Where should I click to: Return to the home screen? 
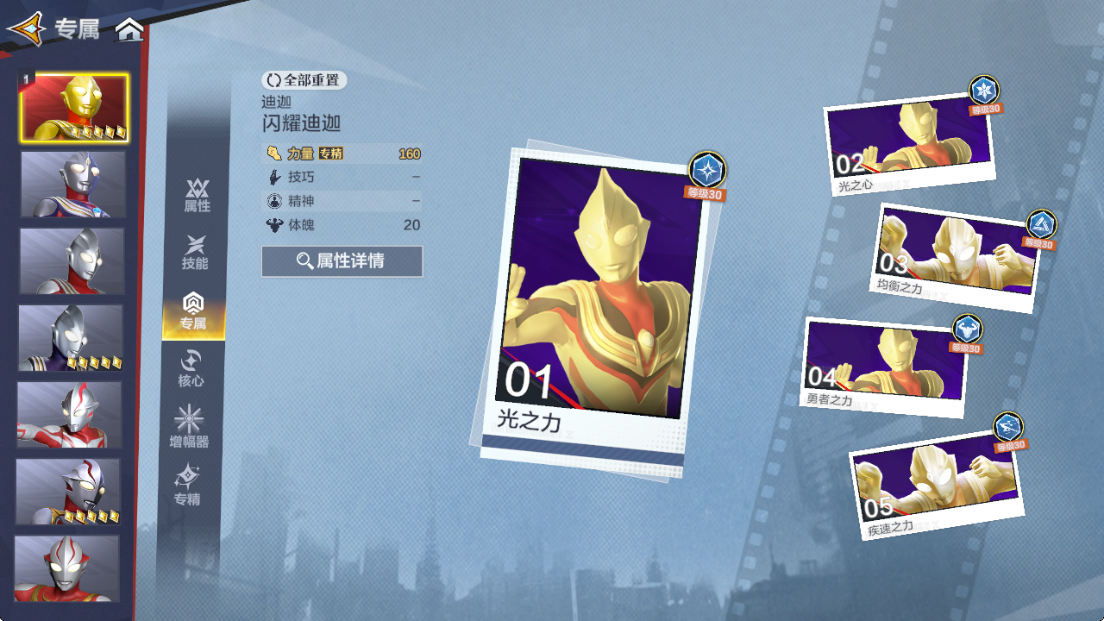(x=129, y=30)
